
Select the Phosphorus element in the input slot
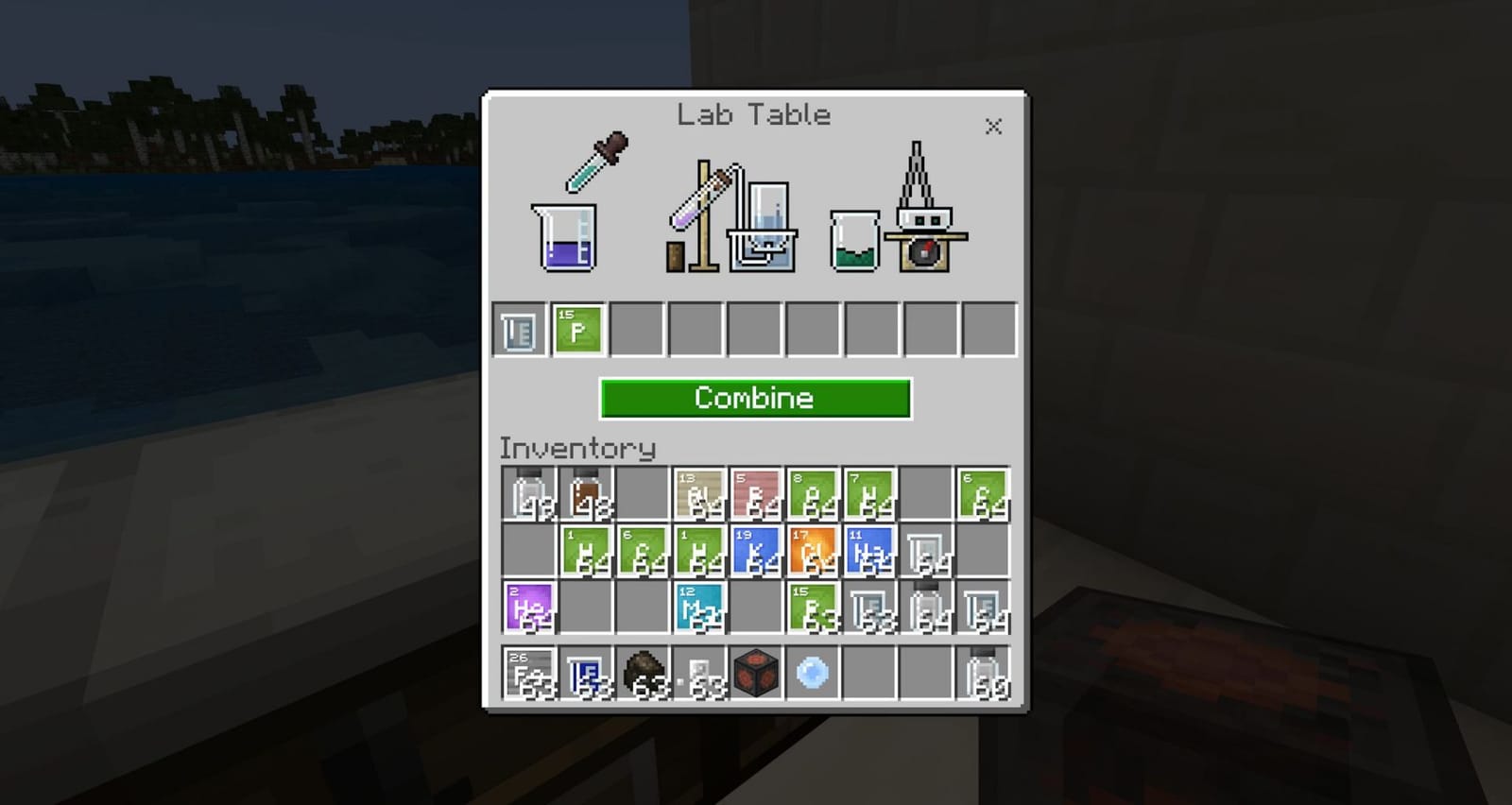pos(576,330)
